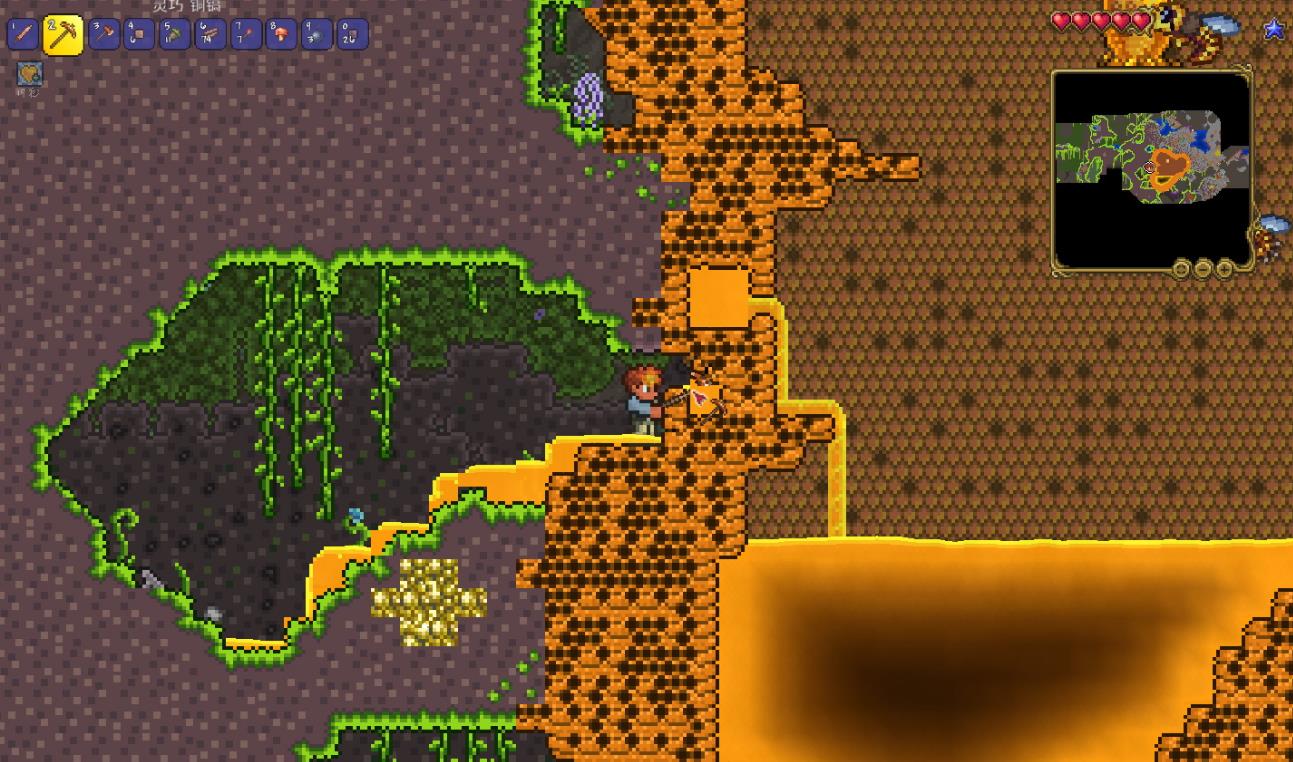
Task: Select the copper shortsword in slot 1
Action: [23, 35]
